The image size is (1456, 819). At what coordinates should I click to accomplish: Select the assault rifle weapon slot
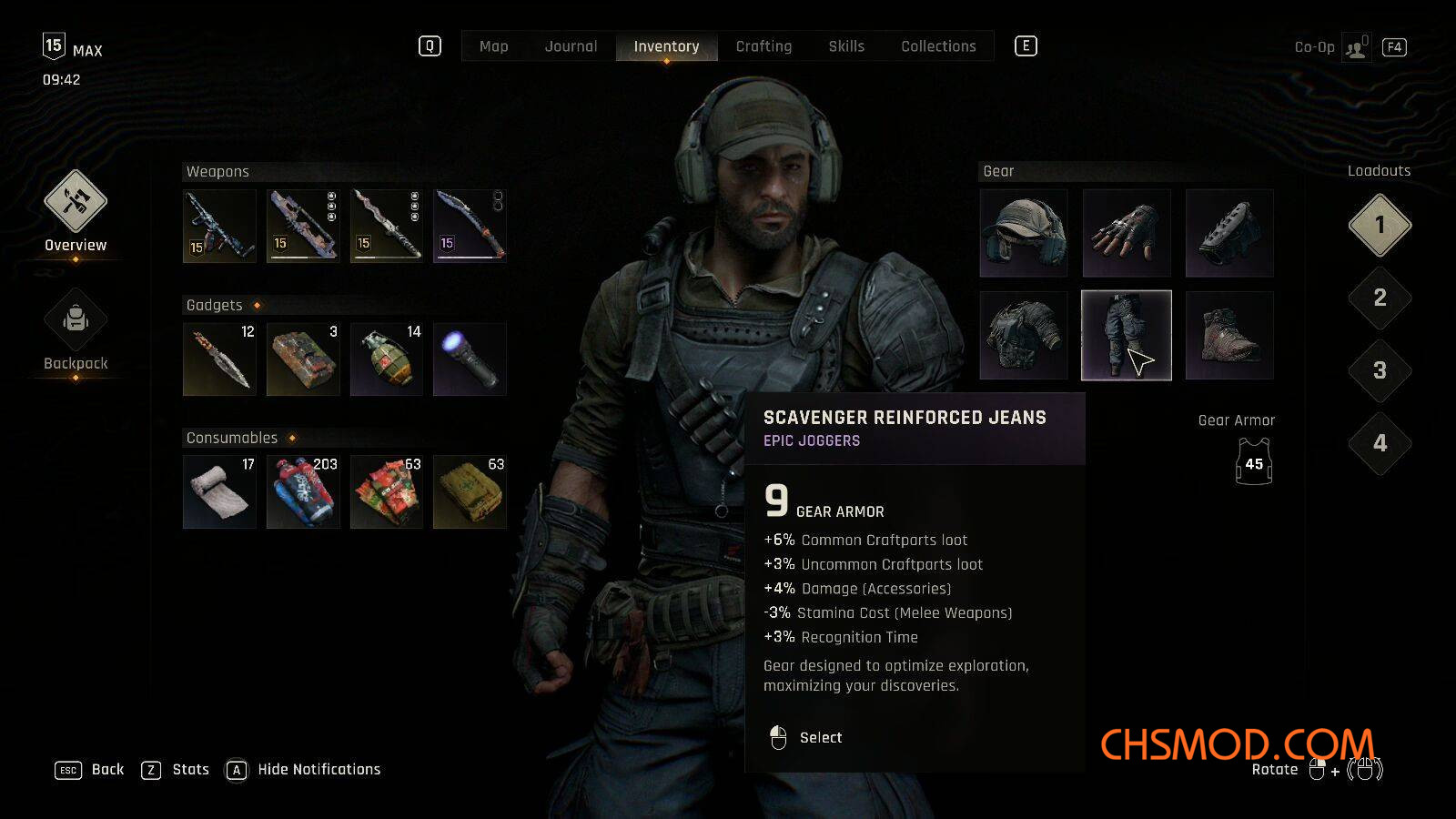219,226
